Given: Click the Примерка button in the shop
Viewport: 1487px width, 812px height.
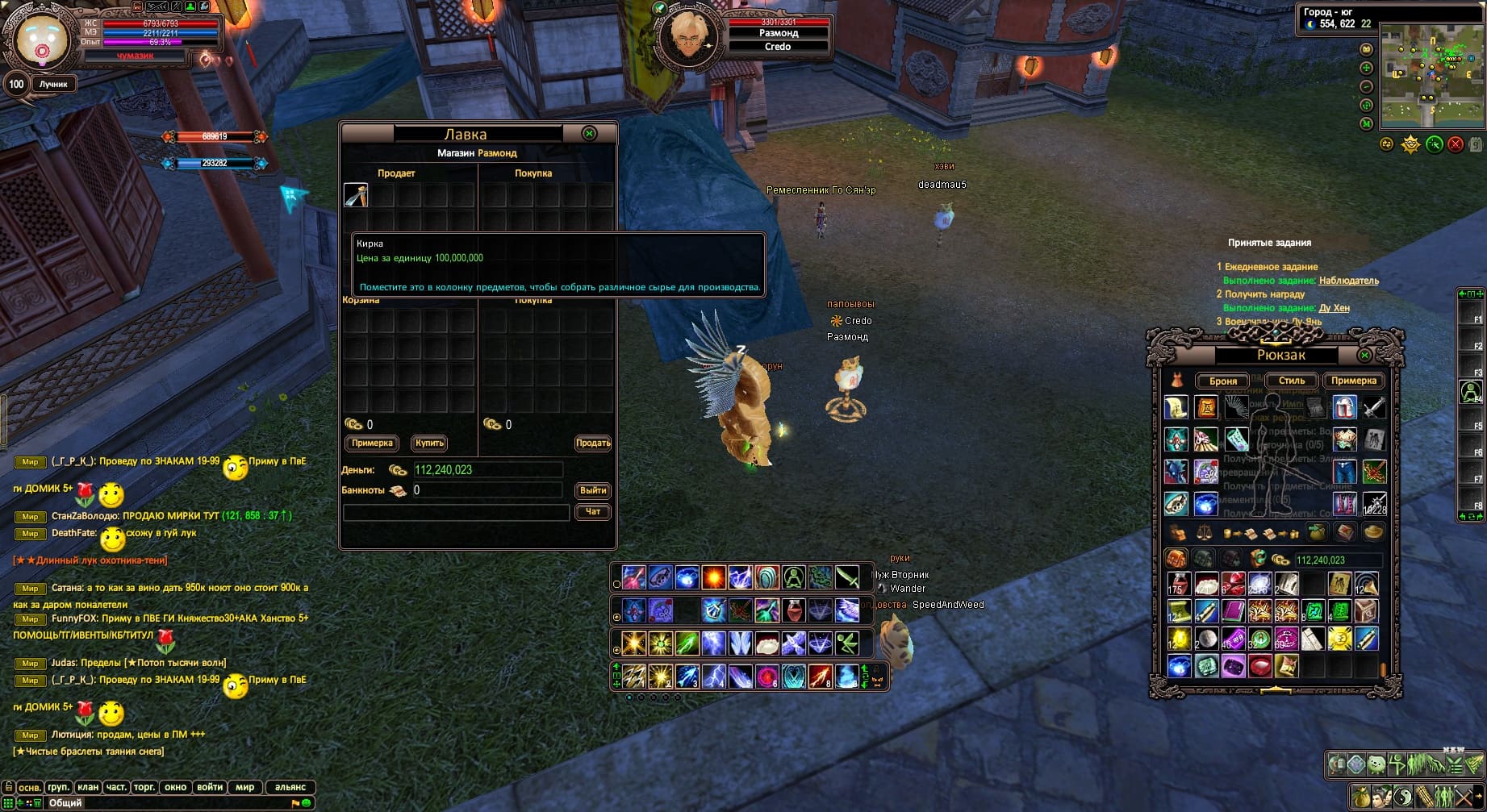Looking at the screenshot, I should tap(372, 443).
